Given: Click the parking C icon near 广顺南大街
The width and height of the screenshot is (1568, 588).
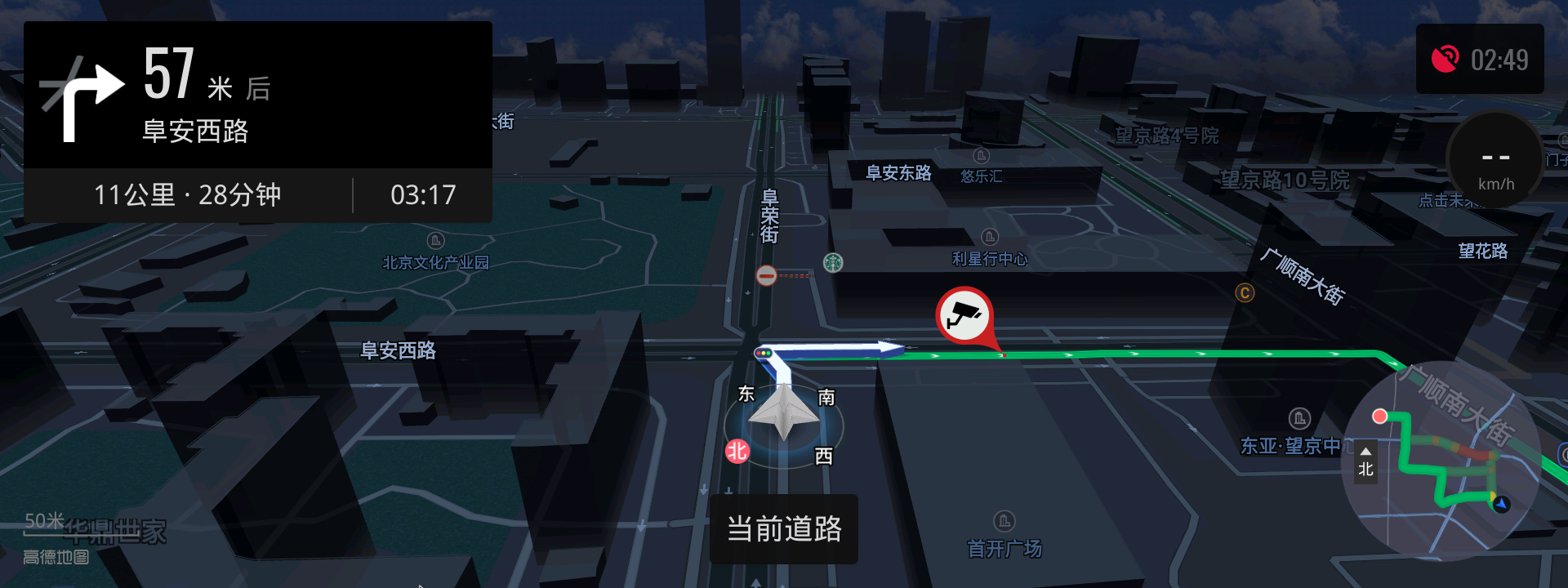Looking at the screenshot, I should point(1247,293).
